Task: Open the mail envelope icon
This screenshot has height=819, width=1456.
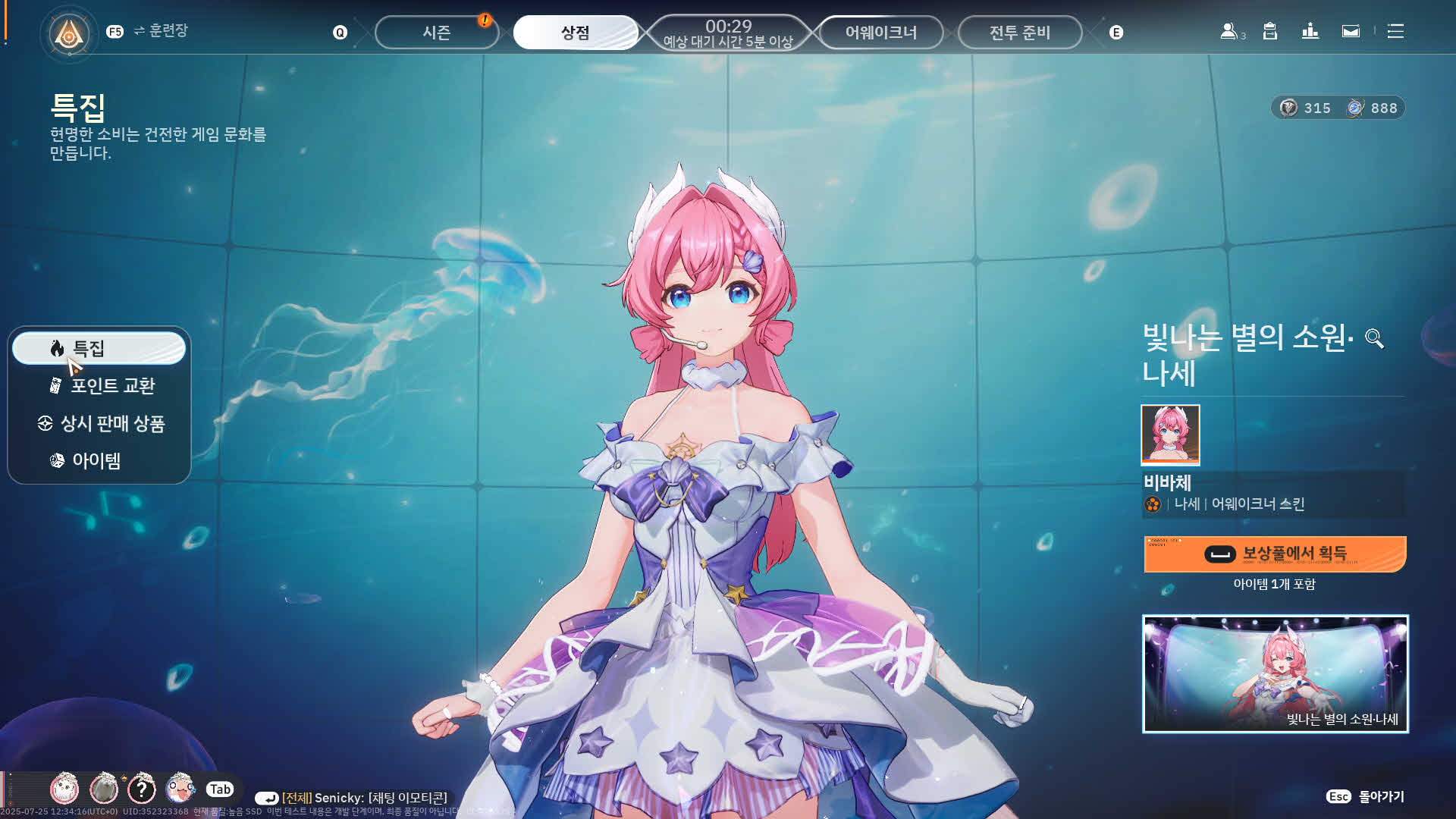Action: [x=1351, y=32]
